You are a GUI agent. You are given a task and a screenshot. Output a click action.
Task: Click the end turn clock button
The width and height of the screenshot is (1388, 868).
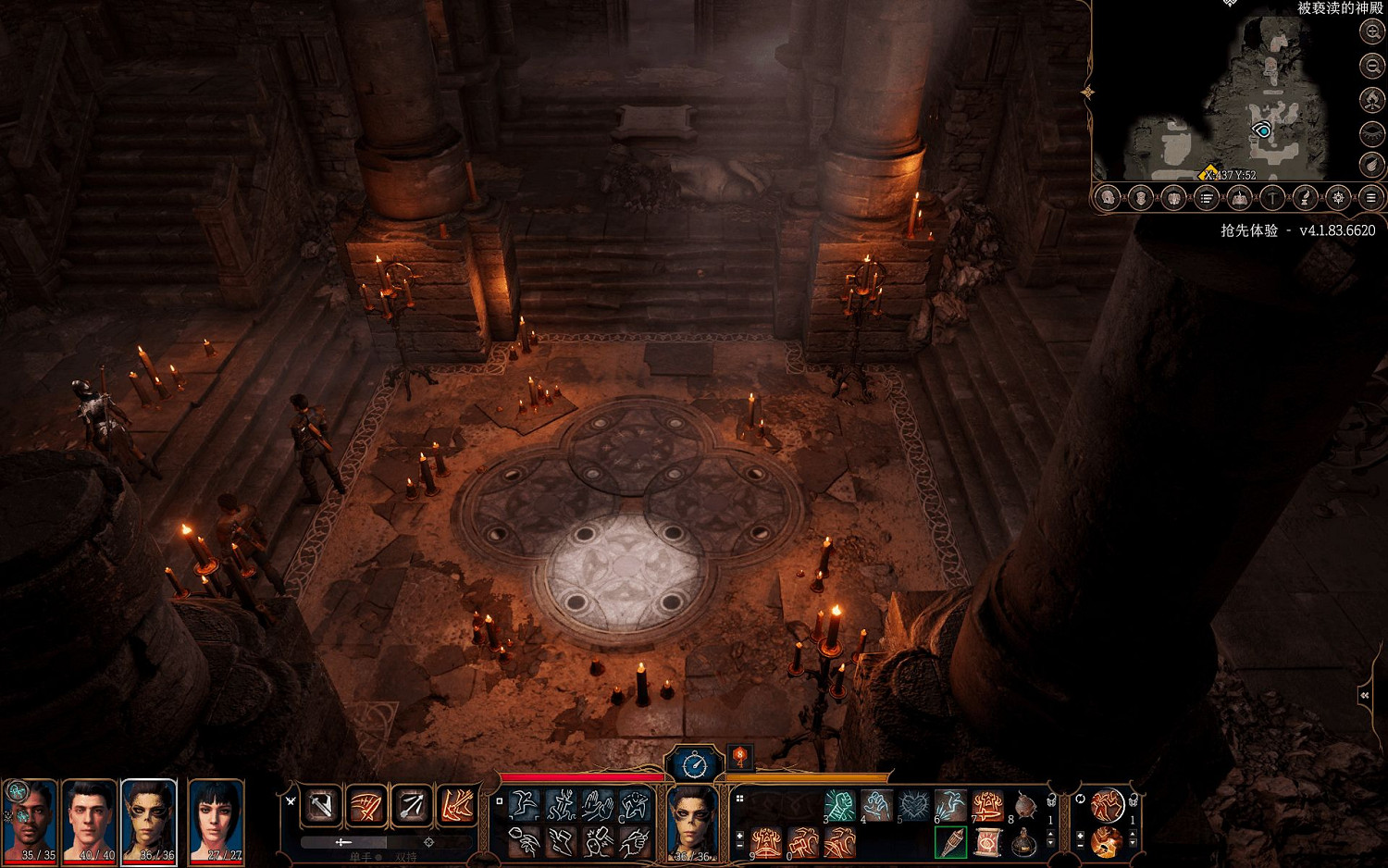point(694,764)
